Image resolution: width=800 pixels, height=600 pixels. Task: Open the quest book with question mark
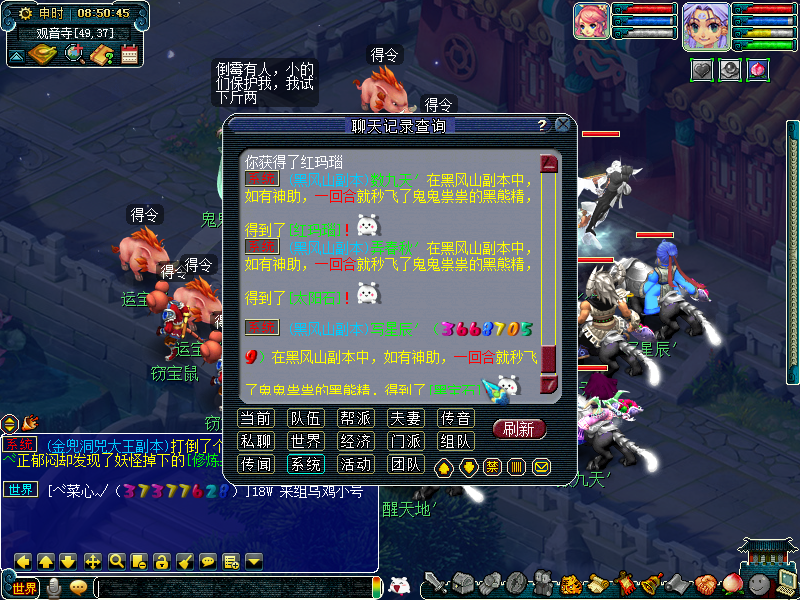(101, 55)
